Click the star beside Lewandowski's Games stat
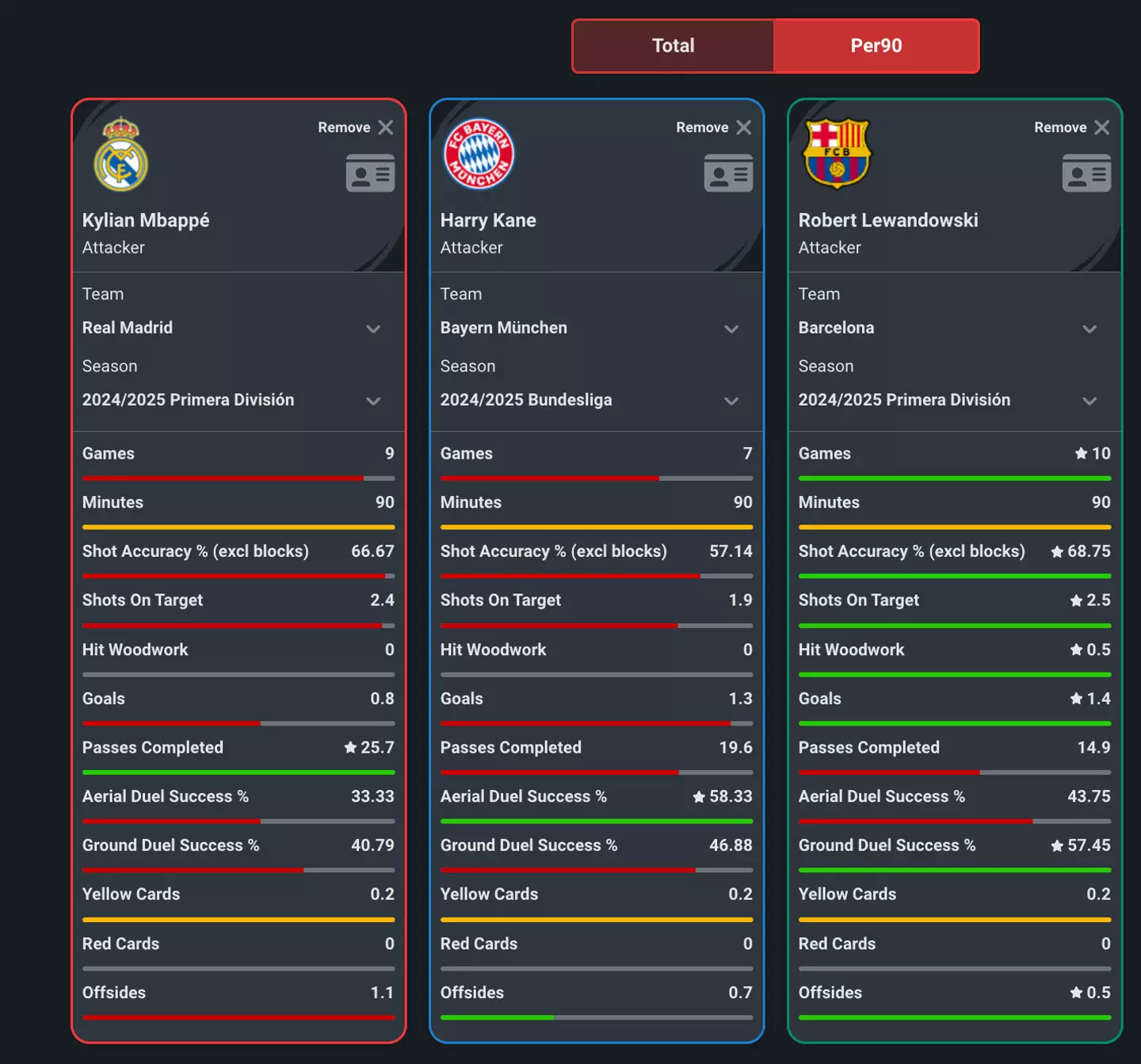 (1079, 453)
